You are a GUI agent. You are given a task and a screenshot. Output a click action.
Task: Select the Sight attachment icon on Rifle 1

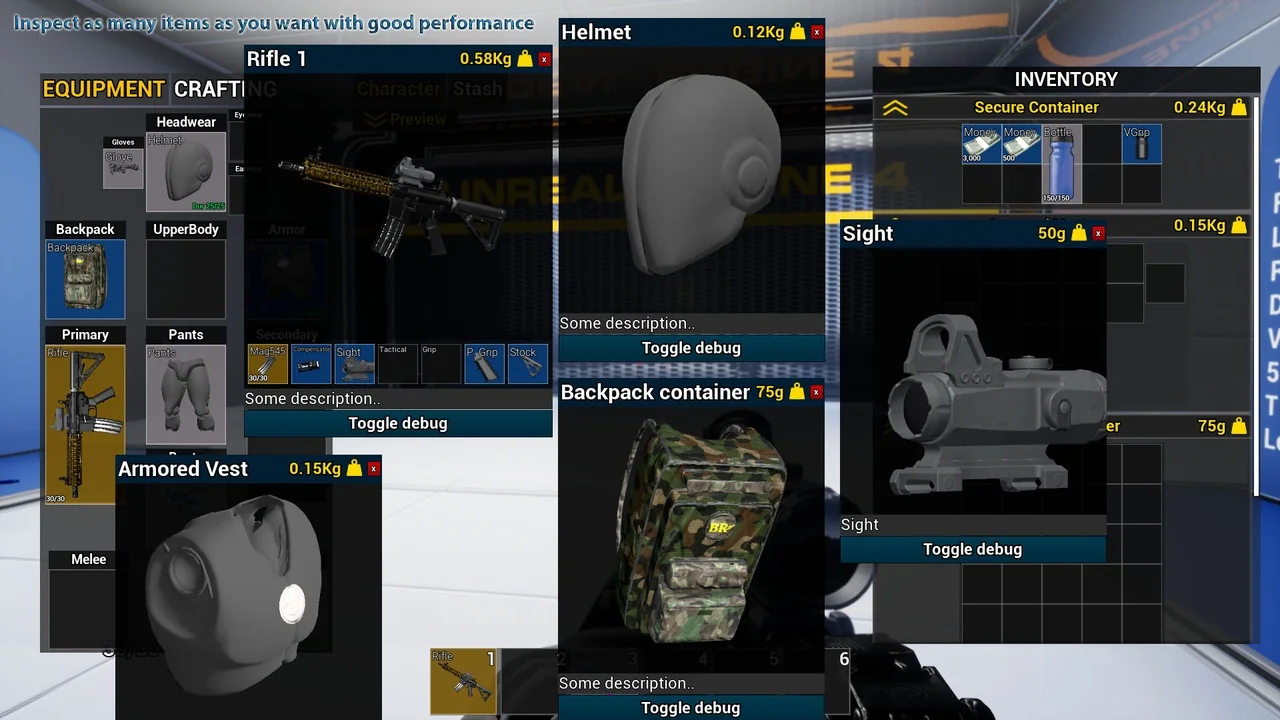[x=353, y=363]
